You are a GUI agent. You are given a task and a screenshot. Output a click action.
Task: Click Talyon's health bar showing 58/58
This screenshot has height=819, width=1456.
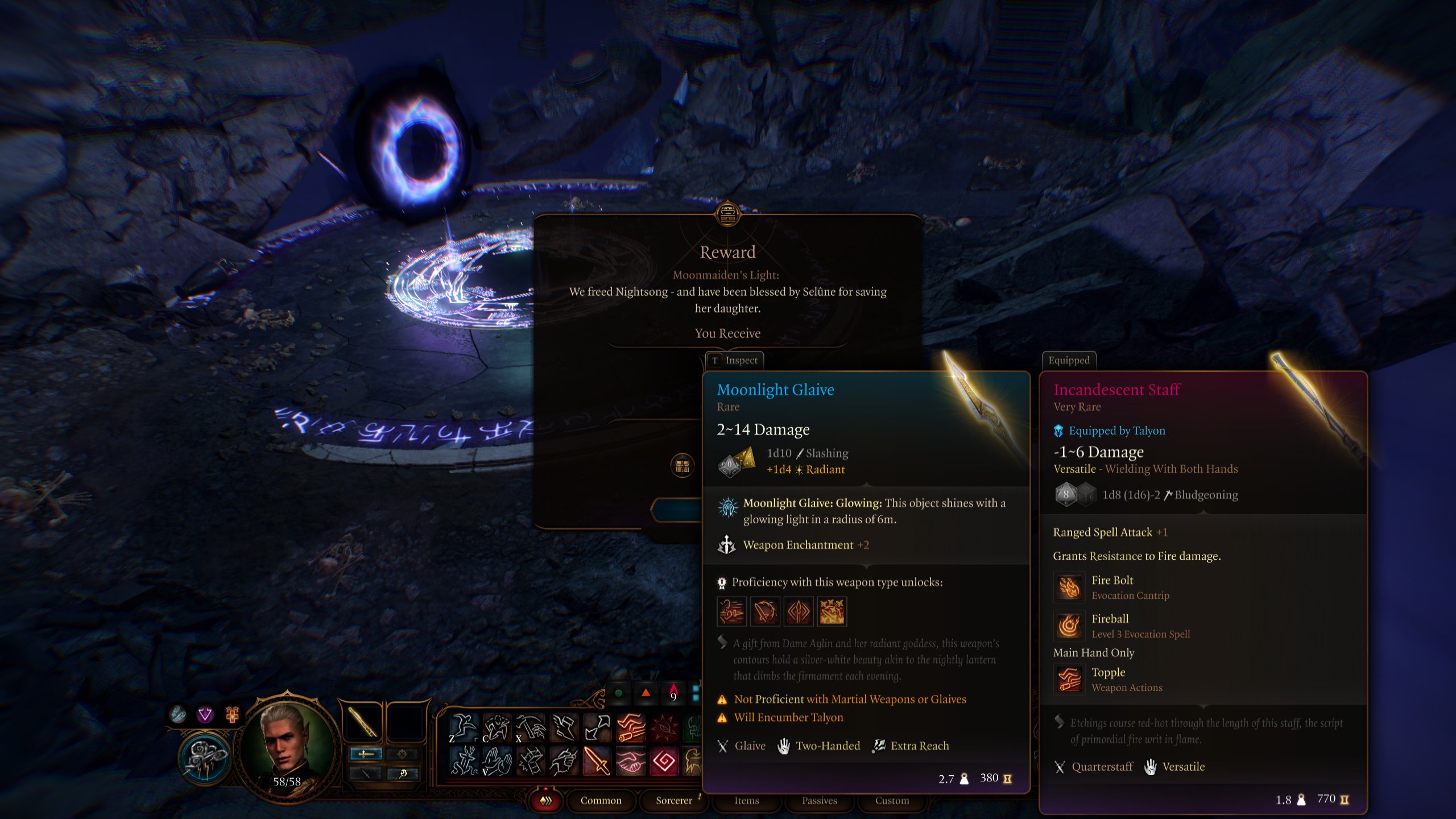pyautogui.click(x=286, y=784)
